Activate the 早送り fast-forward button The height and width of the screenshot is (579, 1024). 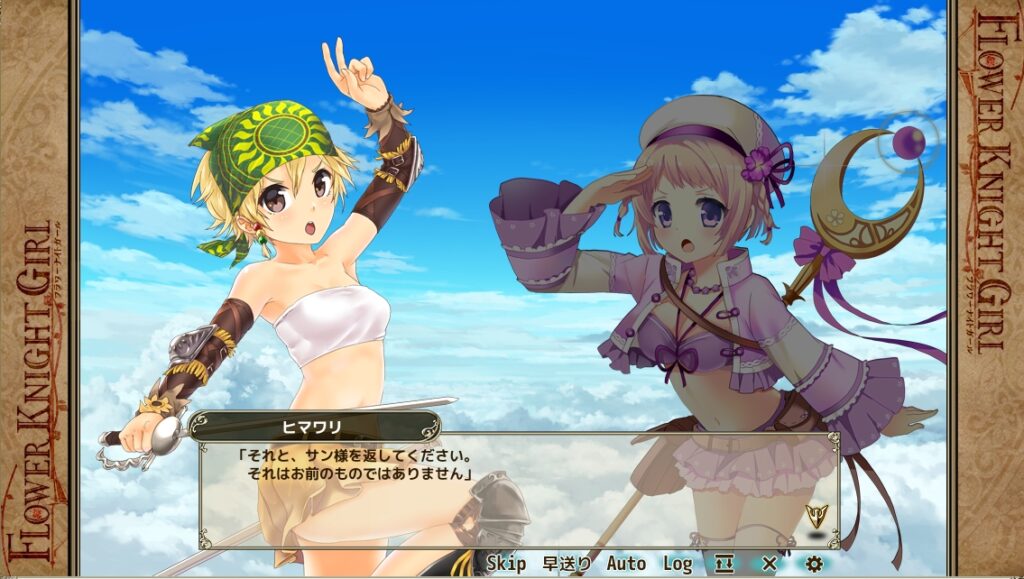tap(566, 564)
